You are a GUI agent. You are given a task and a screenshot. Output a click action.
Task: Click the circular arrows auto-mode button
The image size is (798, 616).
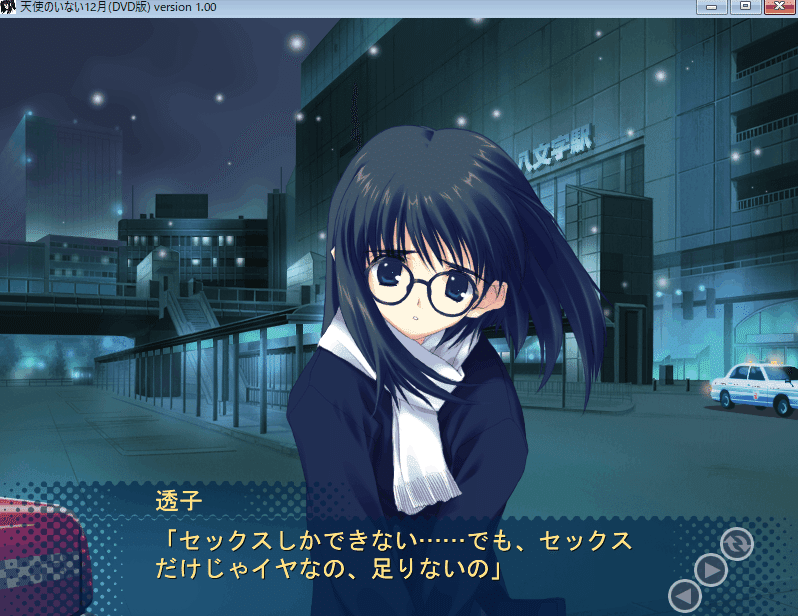pyautogui.click(x=737, y=543)
